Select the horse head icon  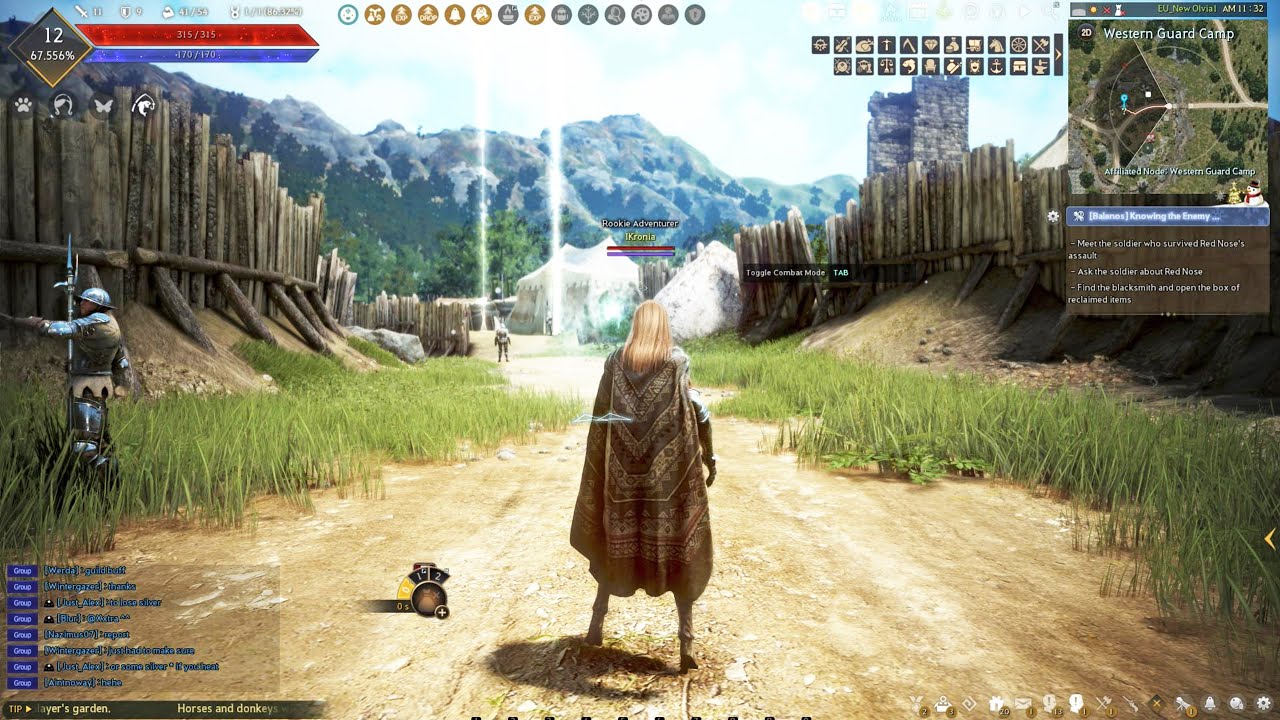coord(996,45)
